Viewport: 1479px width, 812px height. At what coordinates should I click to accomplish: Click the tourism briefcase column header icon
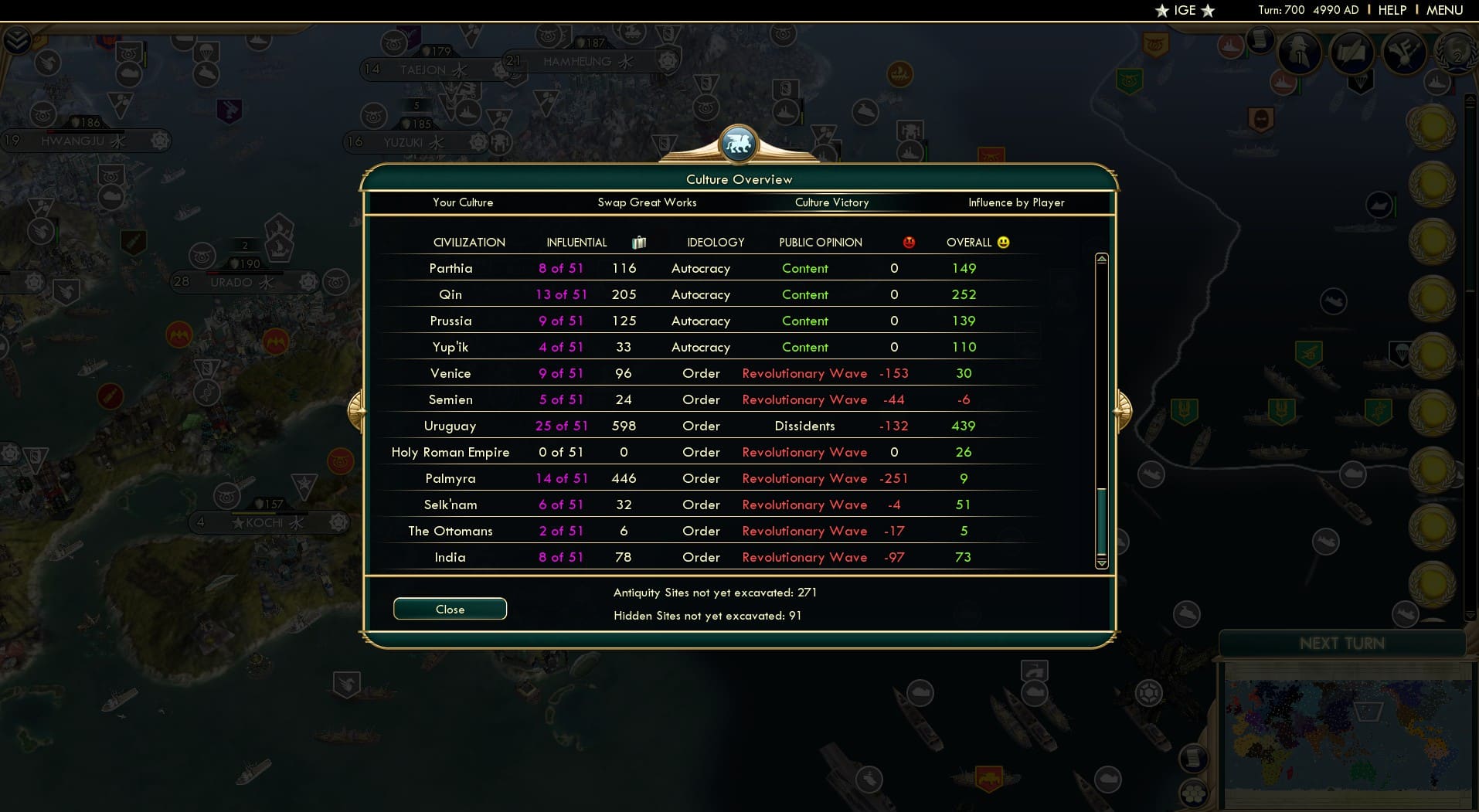coord(638,242)
